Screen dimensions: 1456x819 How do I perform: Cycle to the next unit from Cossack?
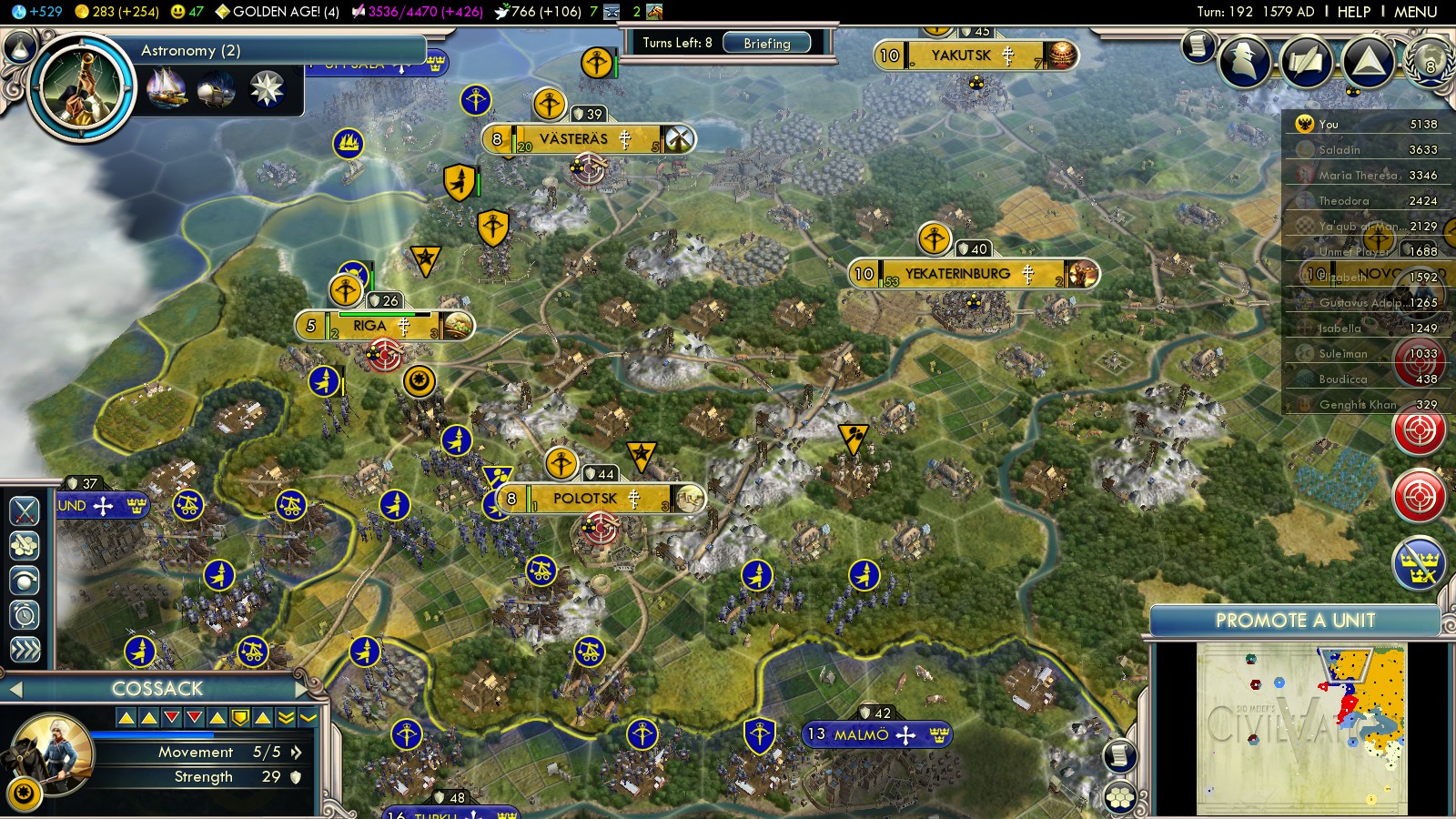(x=302, y=689)
